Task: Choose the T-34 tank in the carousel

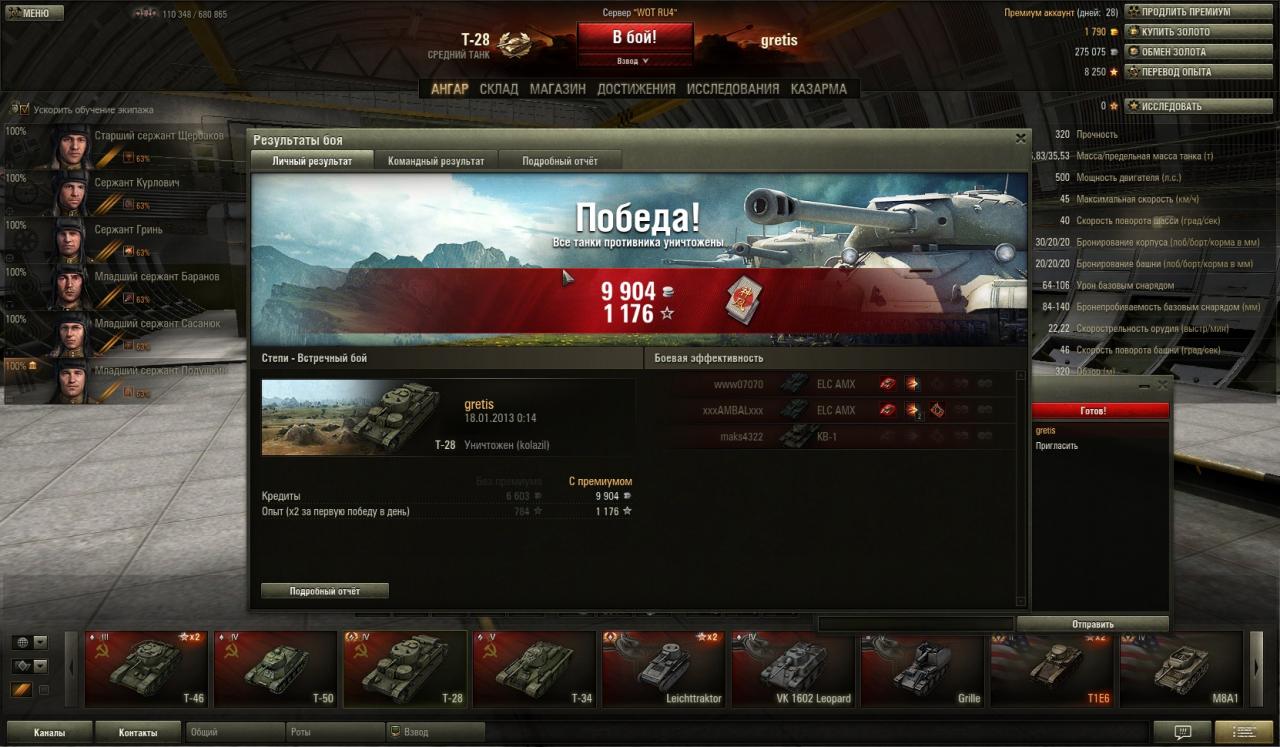Action: (x=533, y=667)
